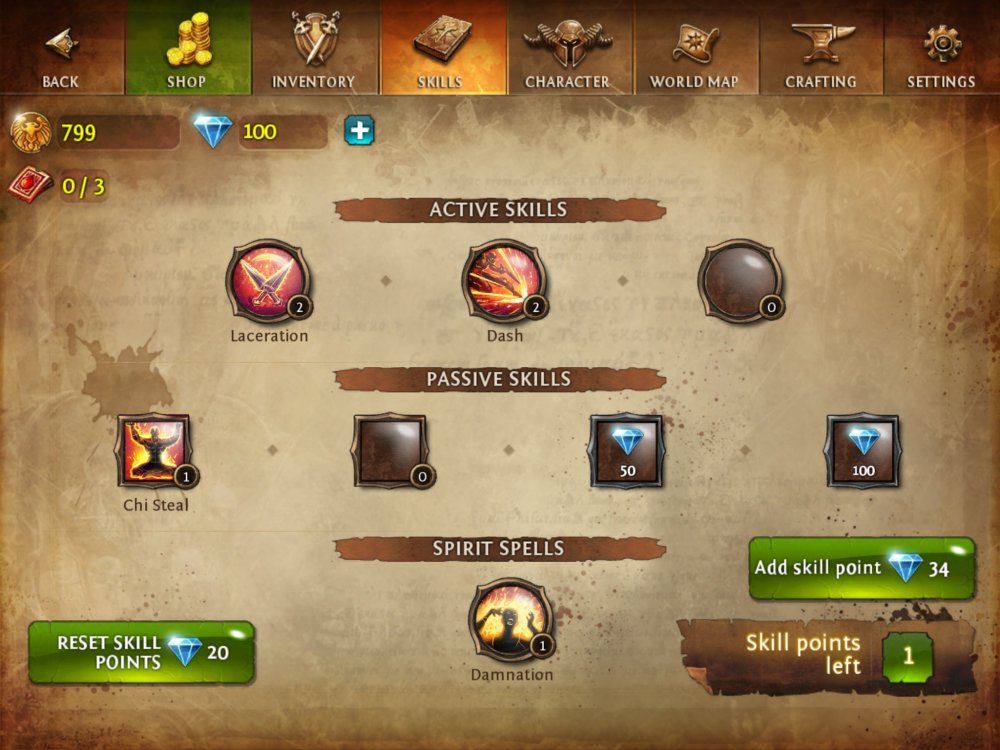Select the Damnation spirit spell
The image size is (1000, 750).
[511, 621]
